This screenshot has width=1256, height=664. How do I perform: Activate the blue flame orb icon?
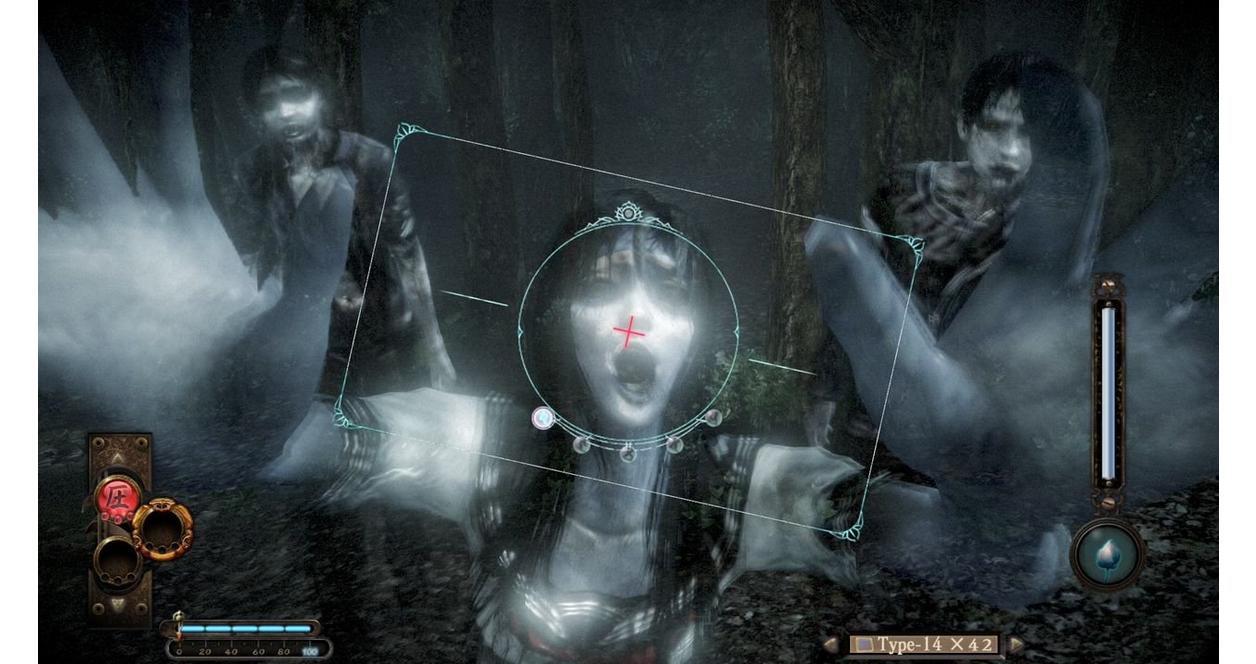coord(1107,553)
